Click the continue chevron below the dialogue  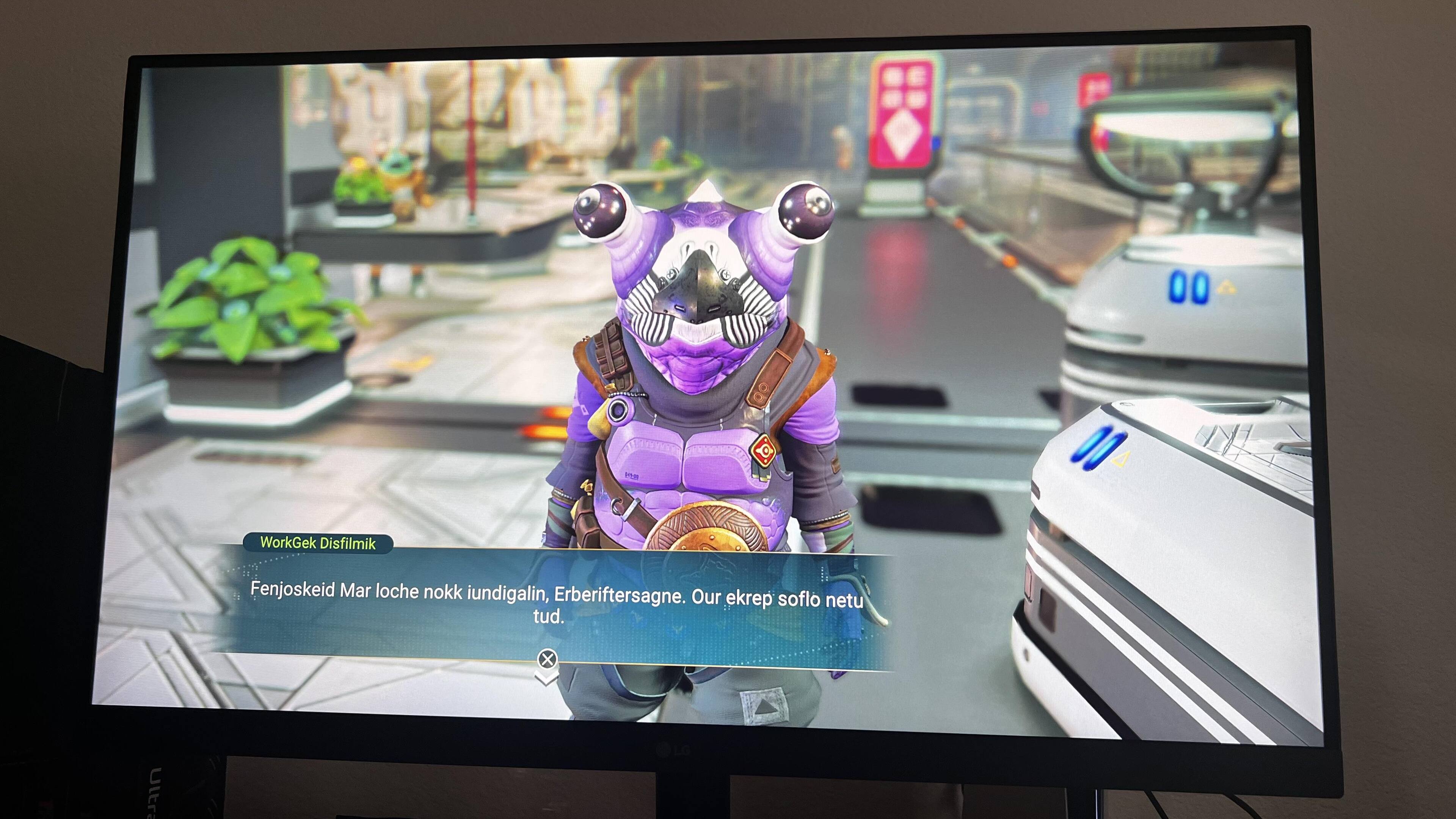pos(546,676)
